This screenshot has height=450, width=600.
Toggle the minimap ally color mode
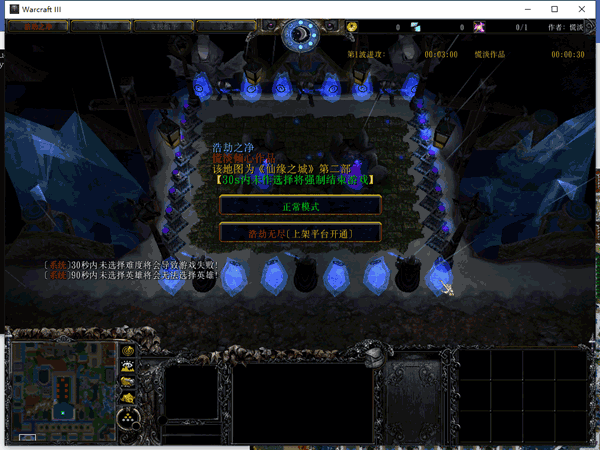[129, 383]
